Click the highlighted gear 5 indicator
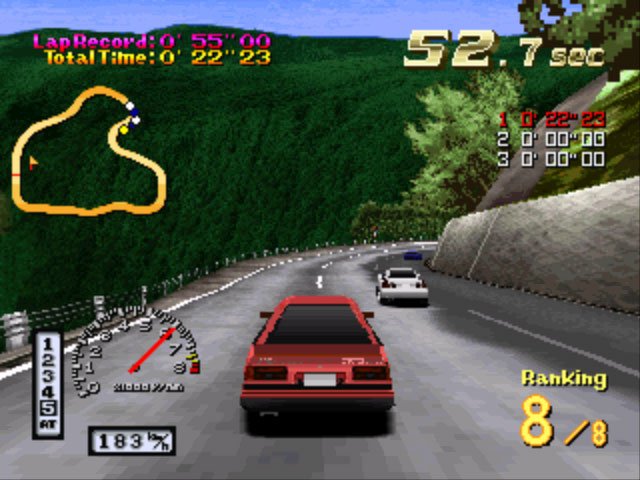640x480 pixels. (49, 406)
